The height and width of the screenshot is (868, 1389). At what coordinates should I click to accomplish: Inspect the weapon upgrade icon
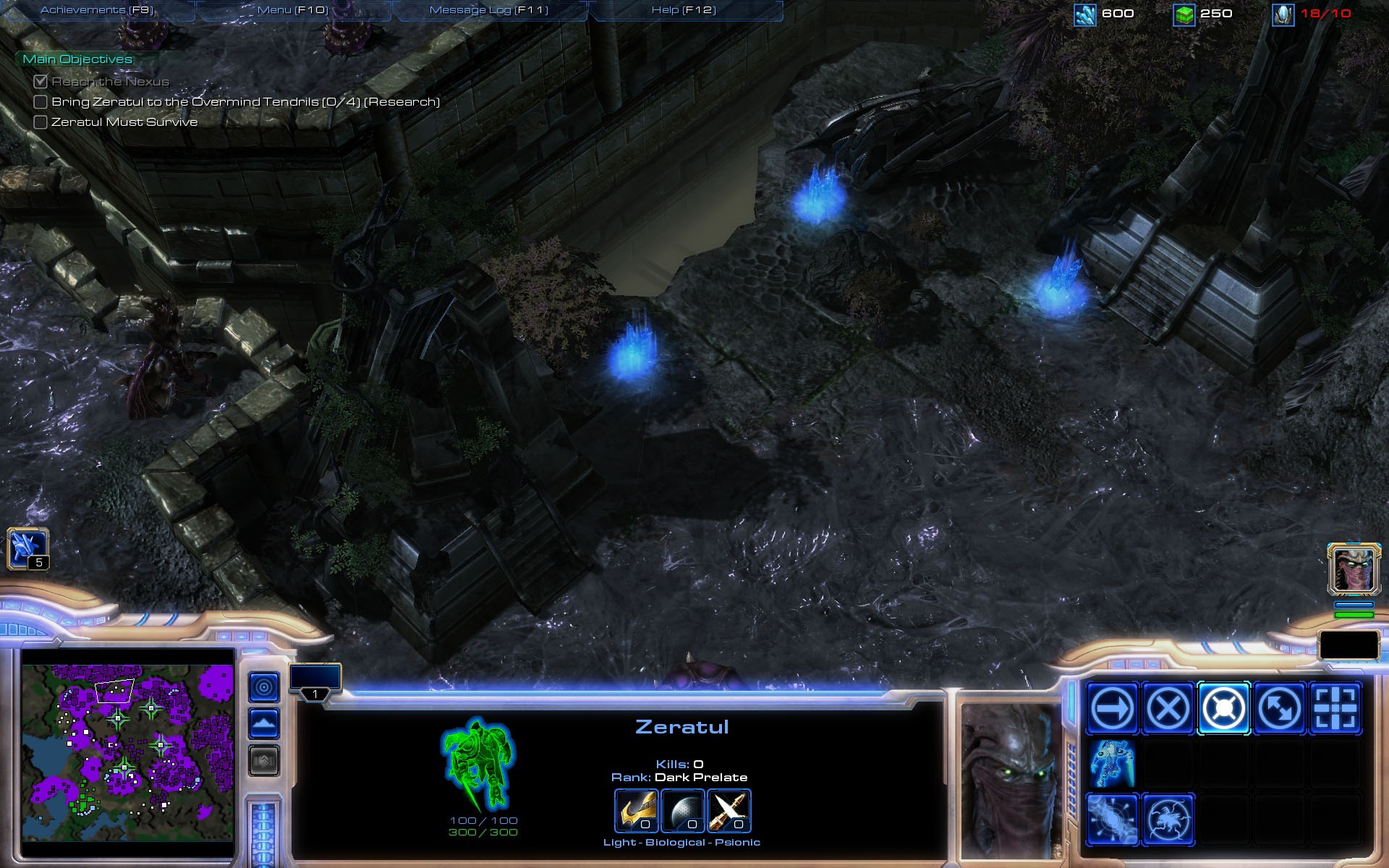[730, 811]
